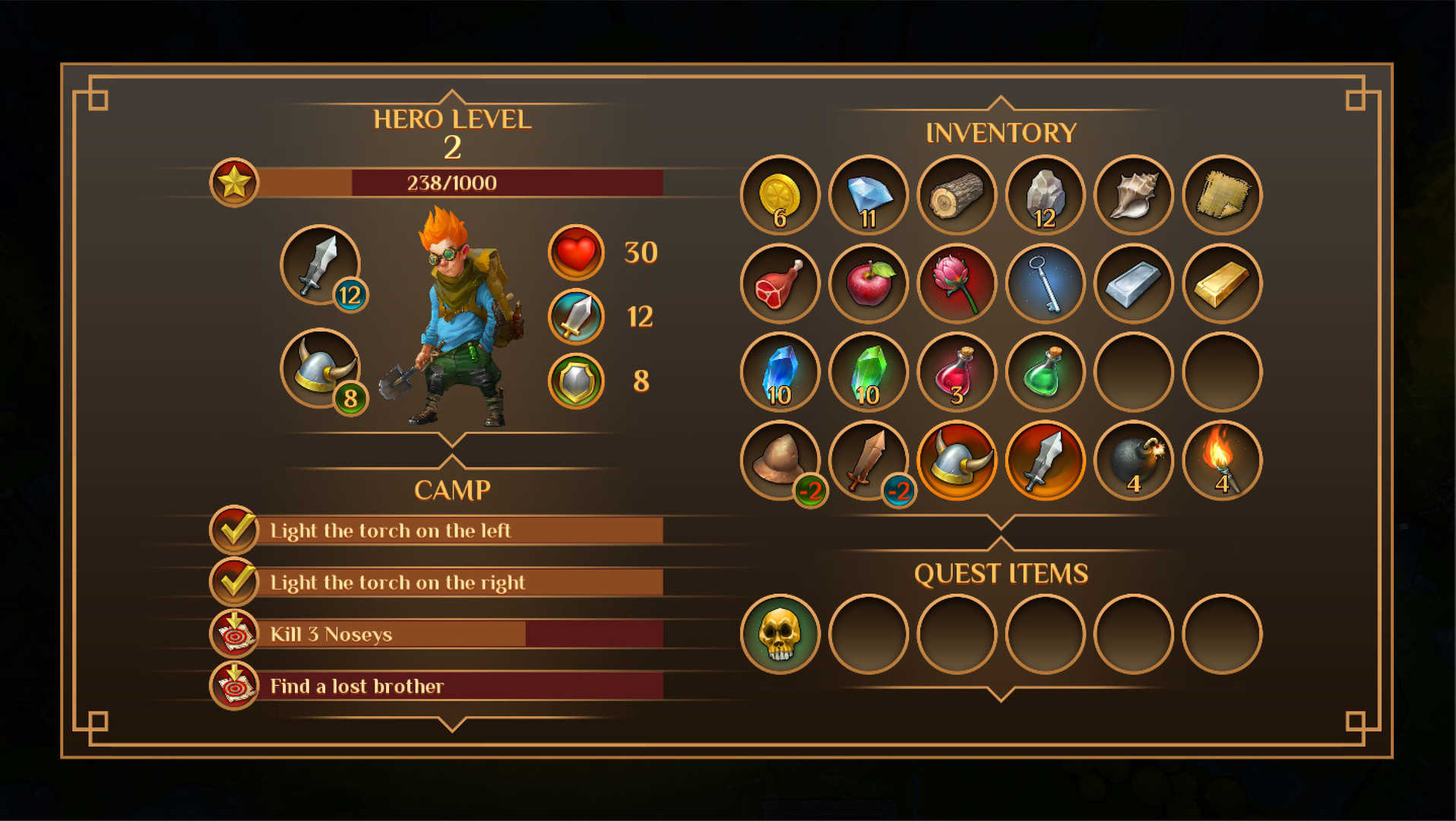
Task: Choose the green potion flask
Action: (x=1045, y=372)
